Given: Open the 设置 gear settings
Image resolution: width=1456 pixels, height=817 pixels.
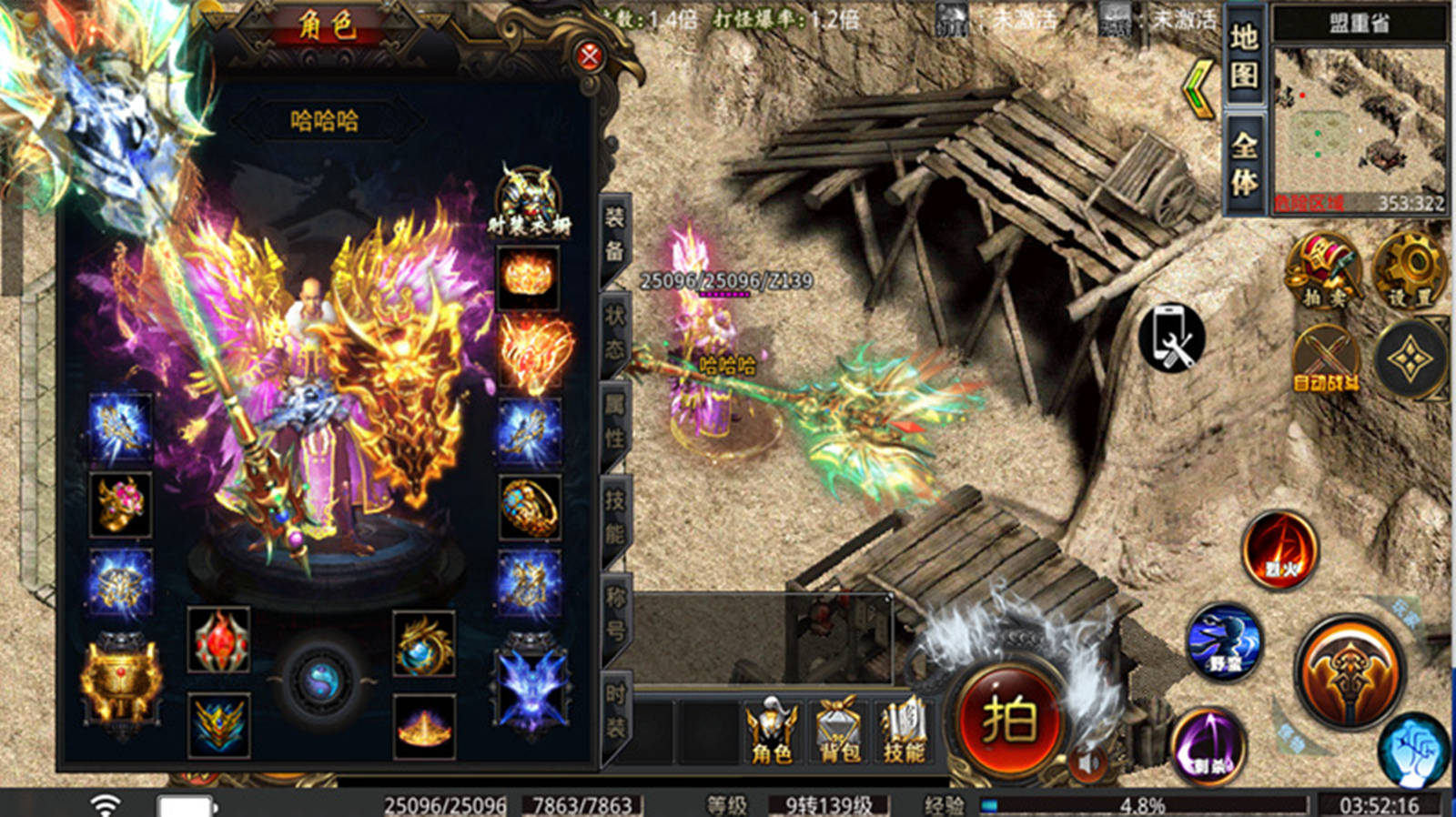Looking at the screenshot, I should click(x=1409, y=270).
